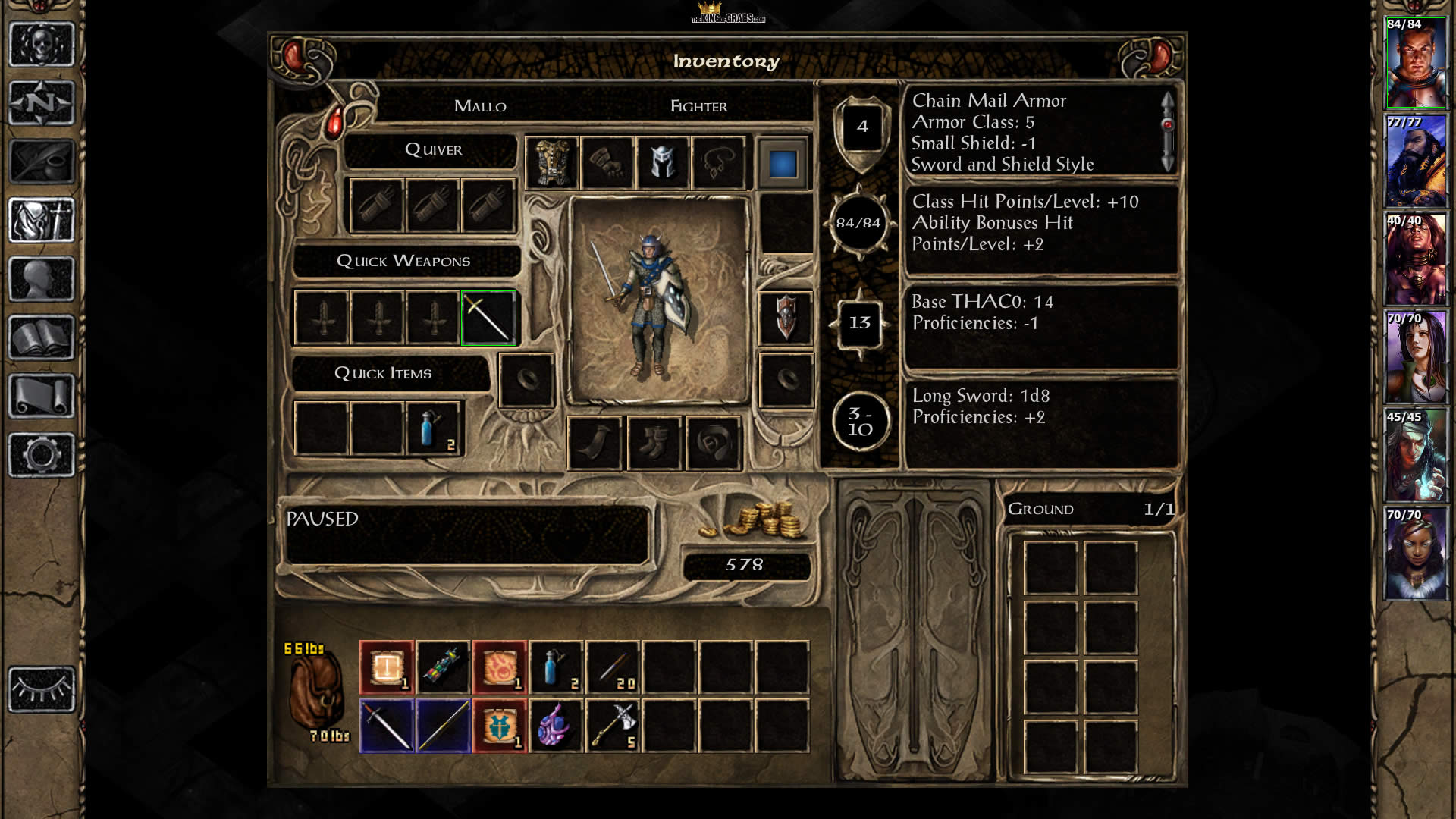Viewport: 1456px width, 819px height.
Task: Select the backpack long sword item
Action: (x=387, y=726)
